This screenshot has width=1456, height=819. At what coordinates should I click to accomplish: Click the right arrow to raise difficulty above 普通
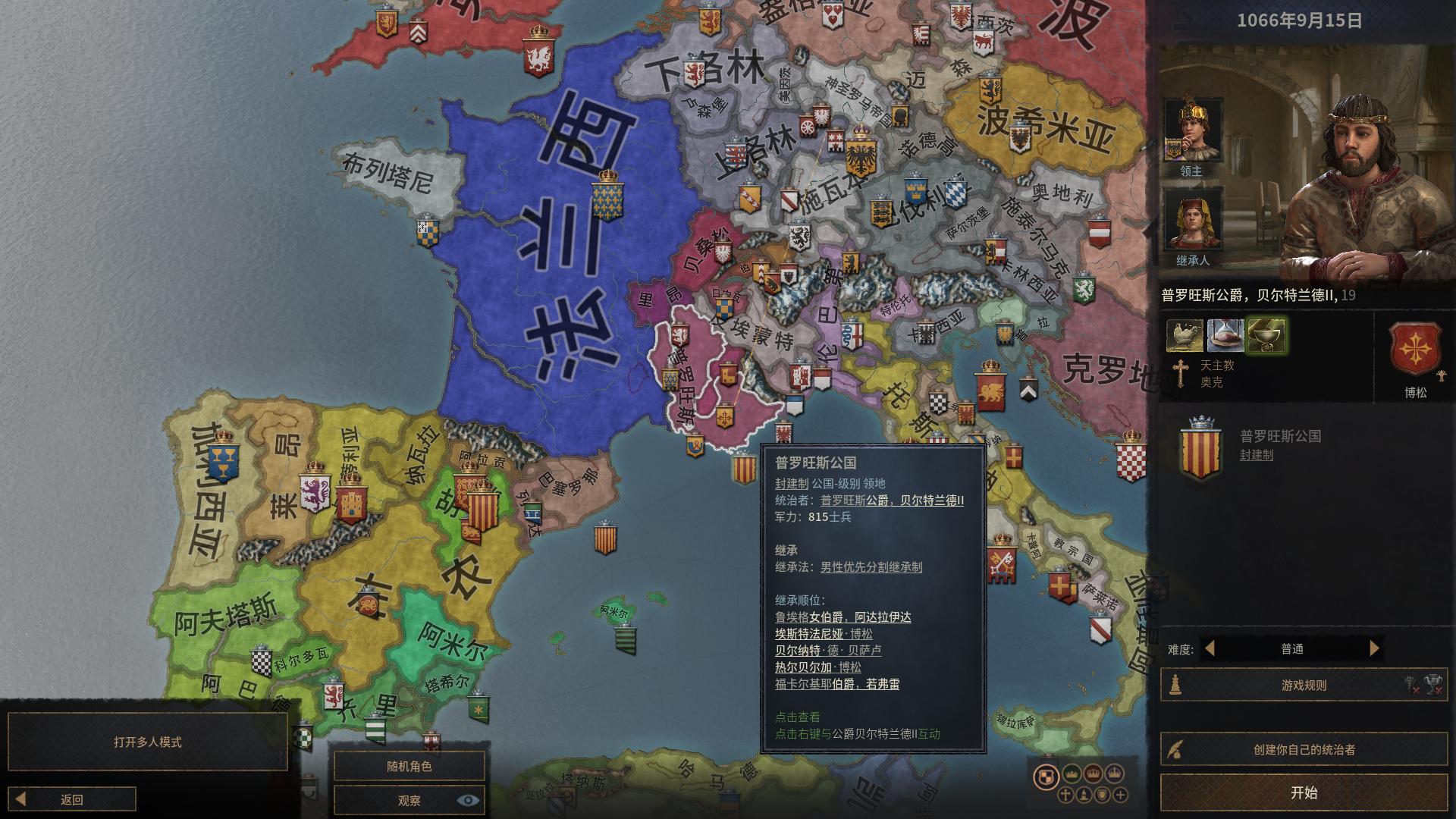[1375, 648]
